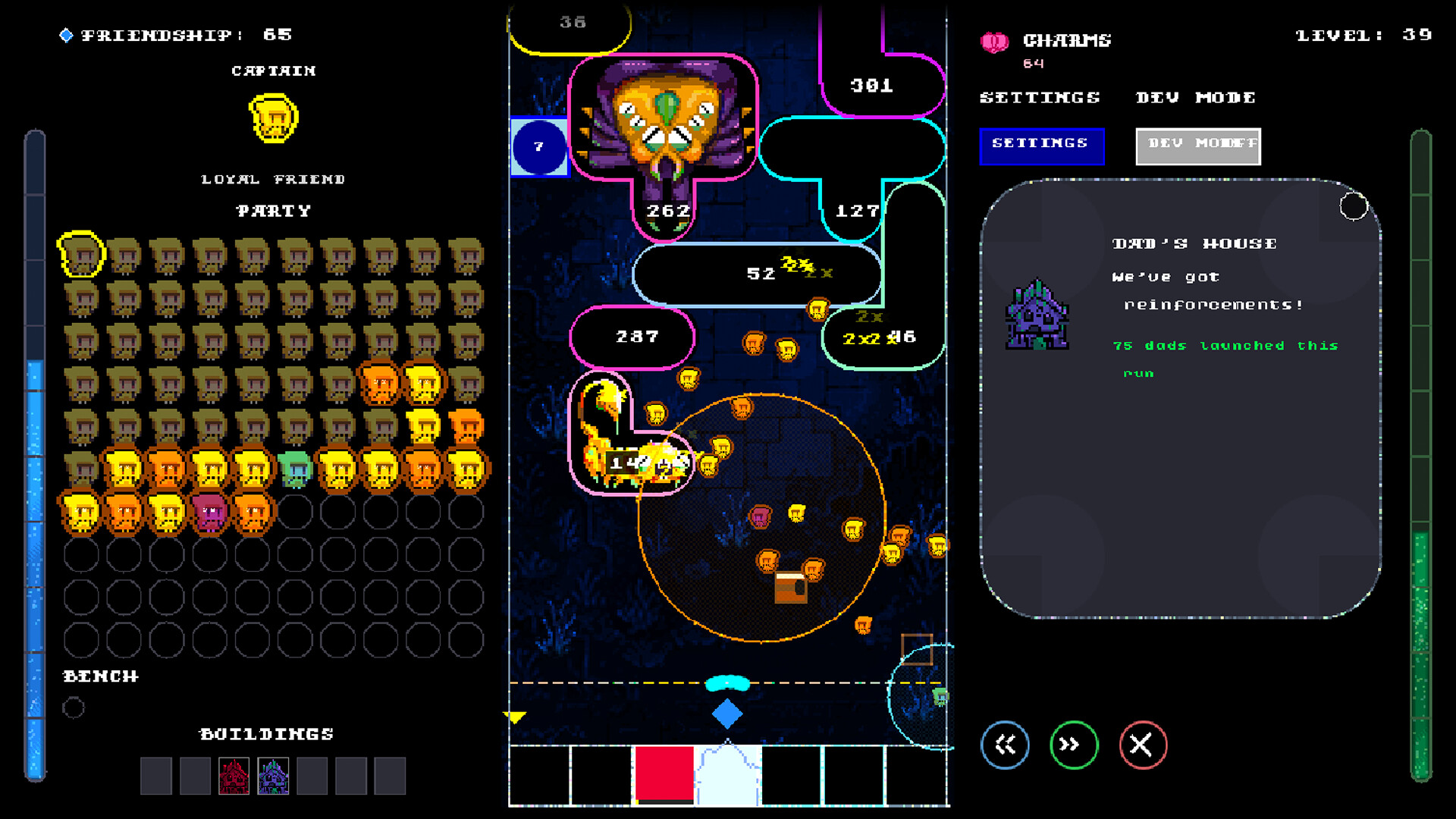1456x819 pixels.
Task: Toggle the Settings option on
Action: click(x=1042, y=146)
